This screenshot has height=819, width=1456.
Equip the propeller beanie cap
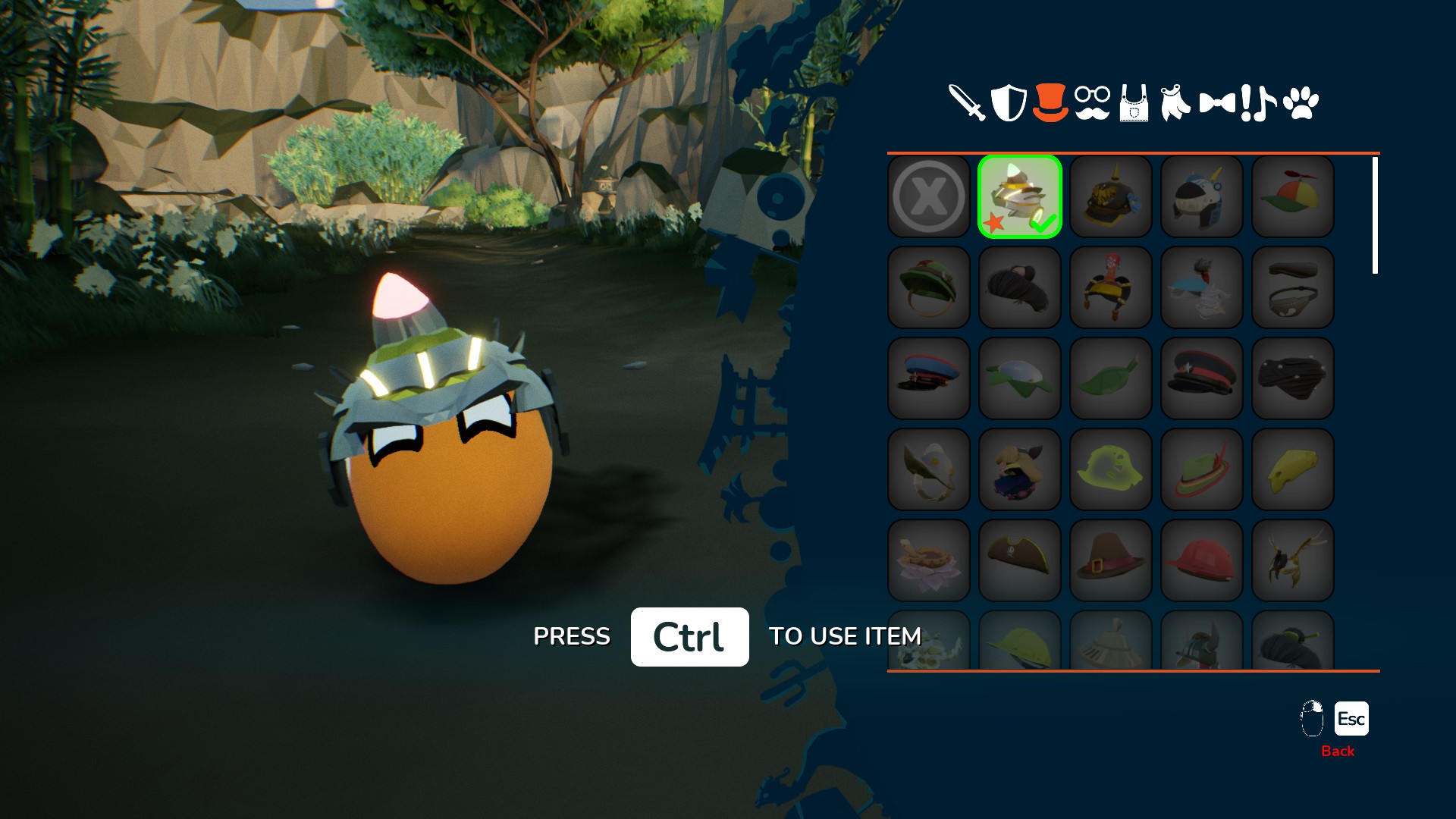[1293, 197]
